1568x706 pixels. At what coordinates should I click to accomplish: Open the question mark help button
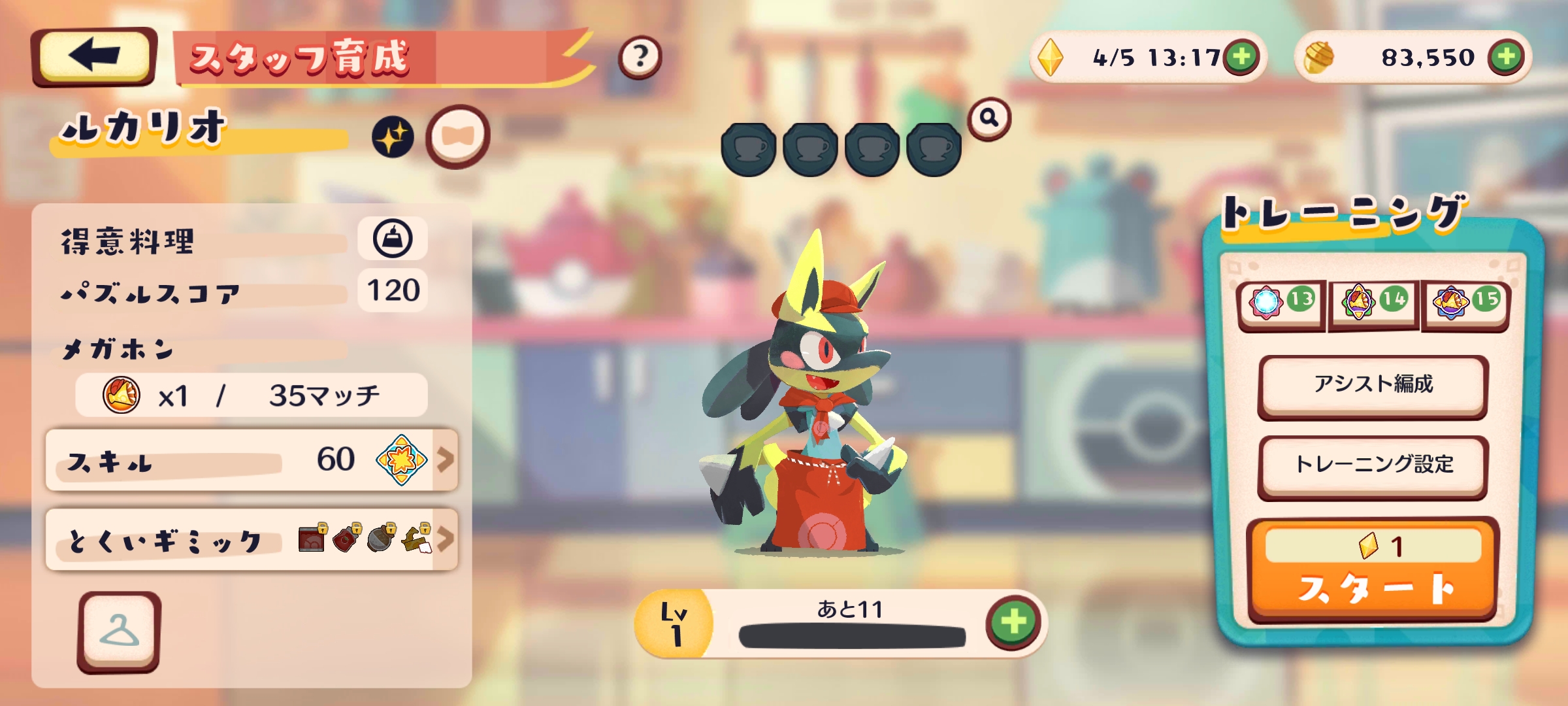(x=640, y=58)
